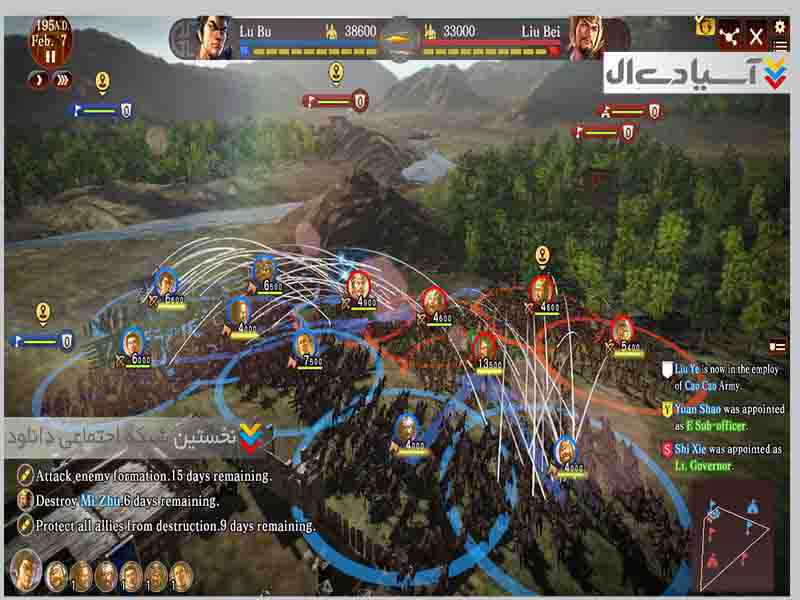Pause the battle with the pause button
The height and width of the screenshot is (600, 800).
[x=49, y=55]
